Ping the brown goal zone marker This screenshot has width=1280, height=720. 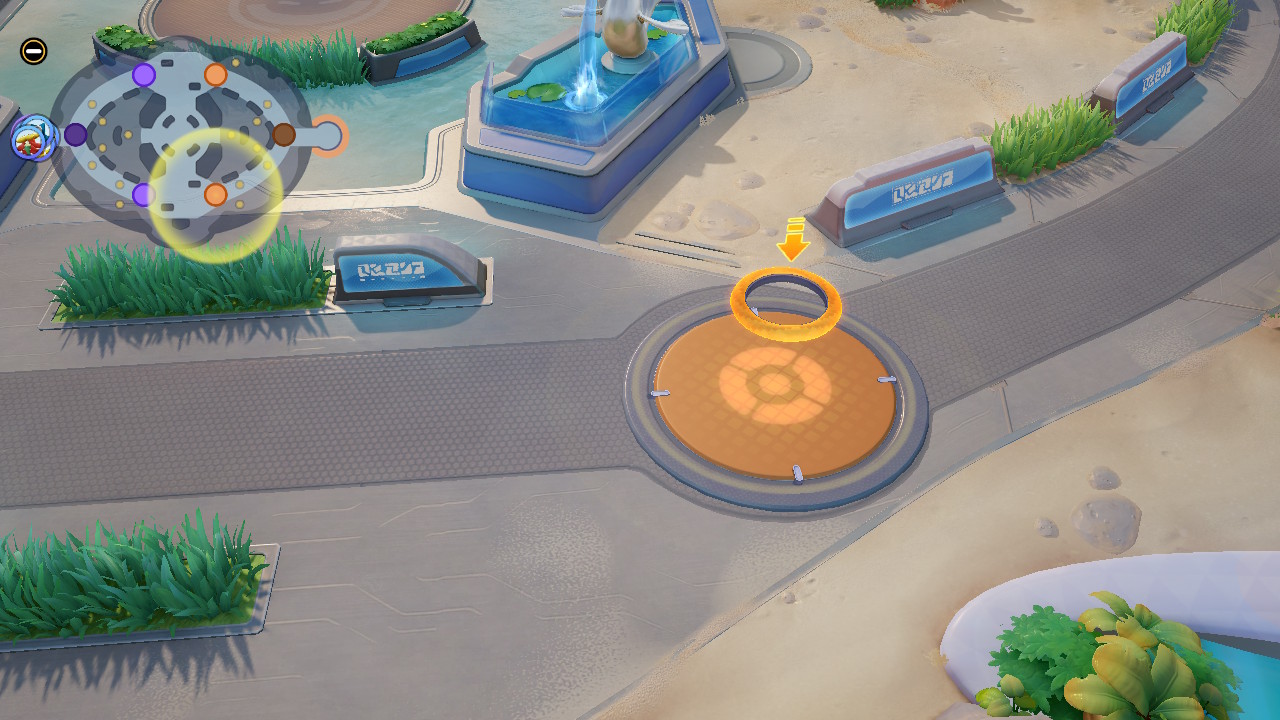tap(284, 135)
